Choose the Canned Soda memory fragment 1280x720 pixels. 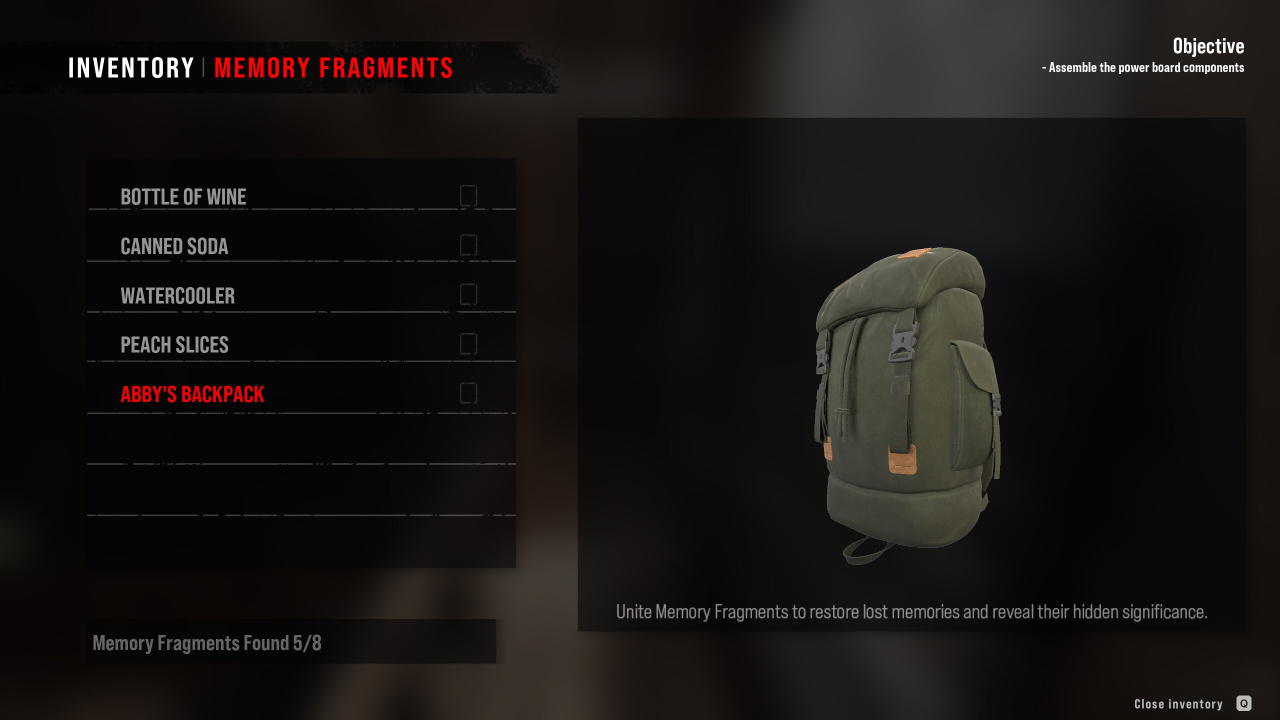[x=175, y=246]
